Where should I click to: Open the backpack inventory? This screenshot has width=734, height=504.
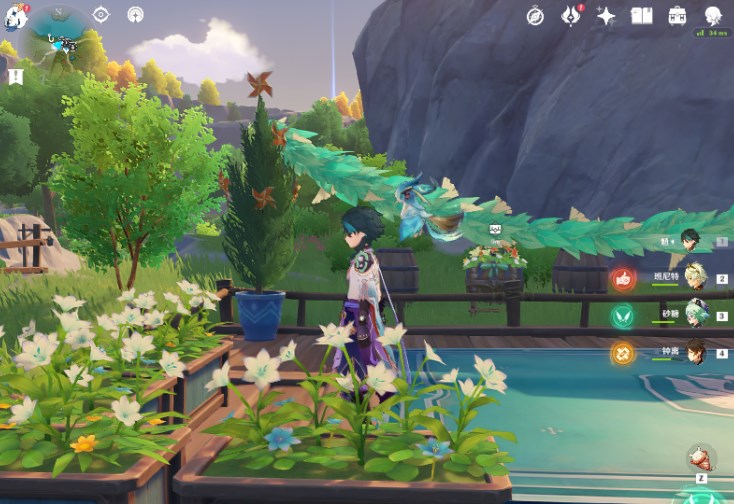point(677,15)
